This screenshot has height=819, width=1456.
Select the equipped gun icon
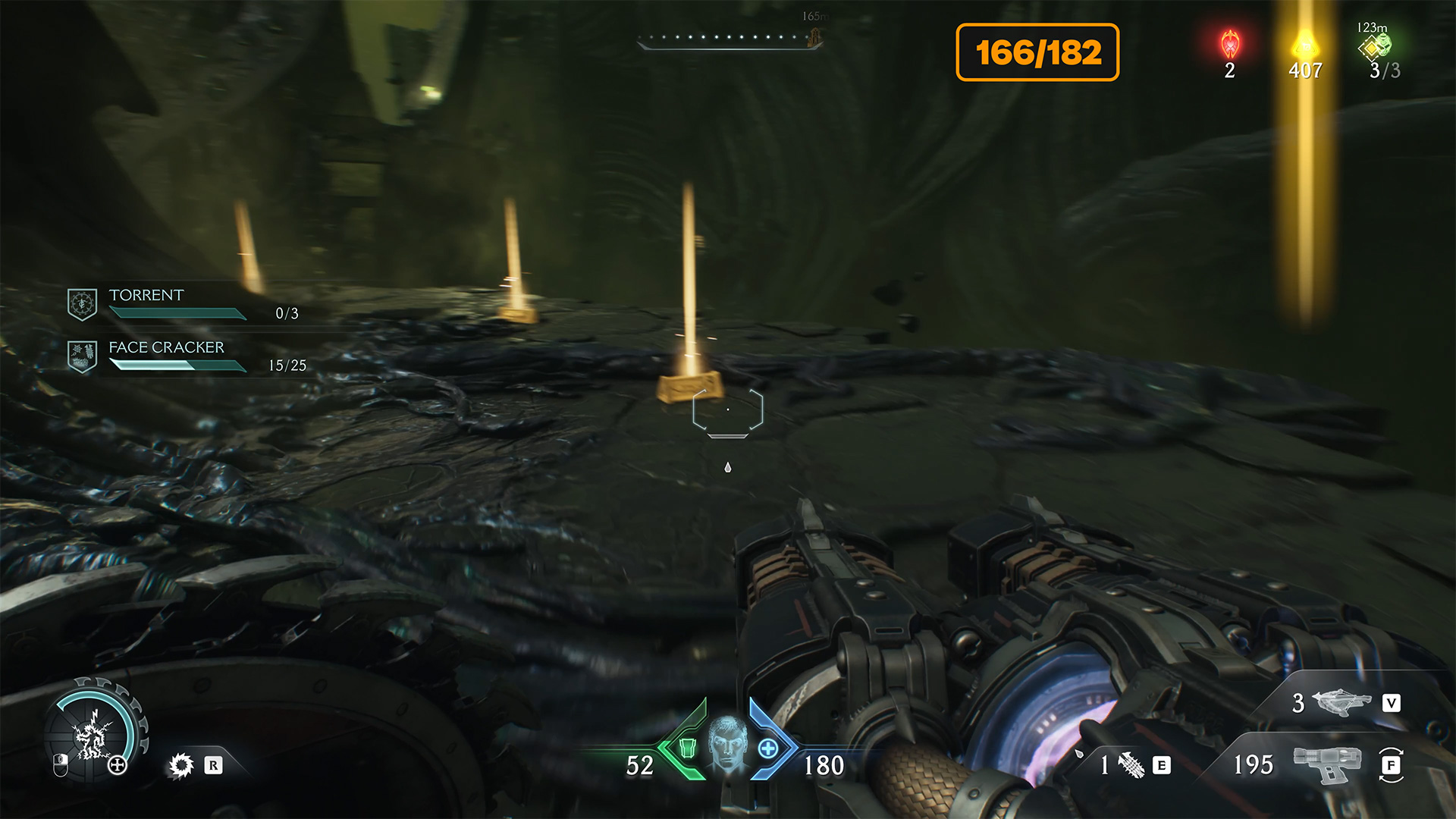1326,763
